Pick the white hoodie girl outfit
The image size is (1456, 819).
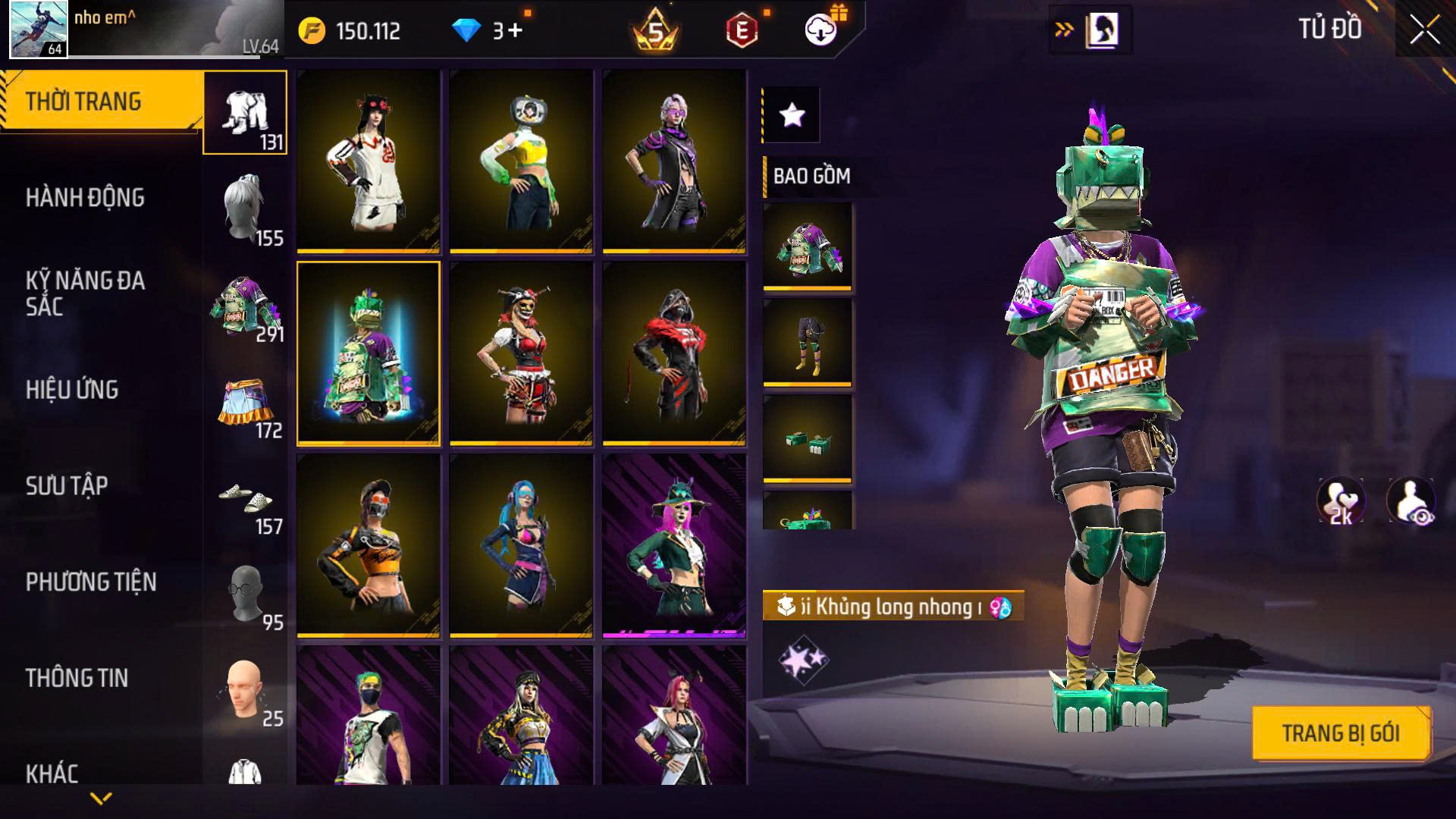click(x=369, y=161)
